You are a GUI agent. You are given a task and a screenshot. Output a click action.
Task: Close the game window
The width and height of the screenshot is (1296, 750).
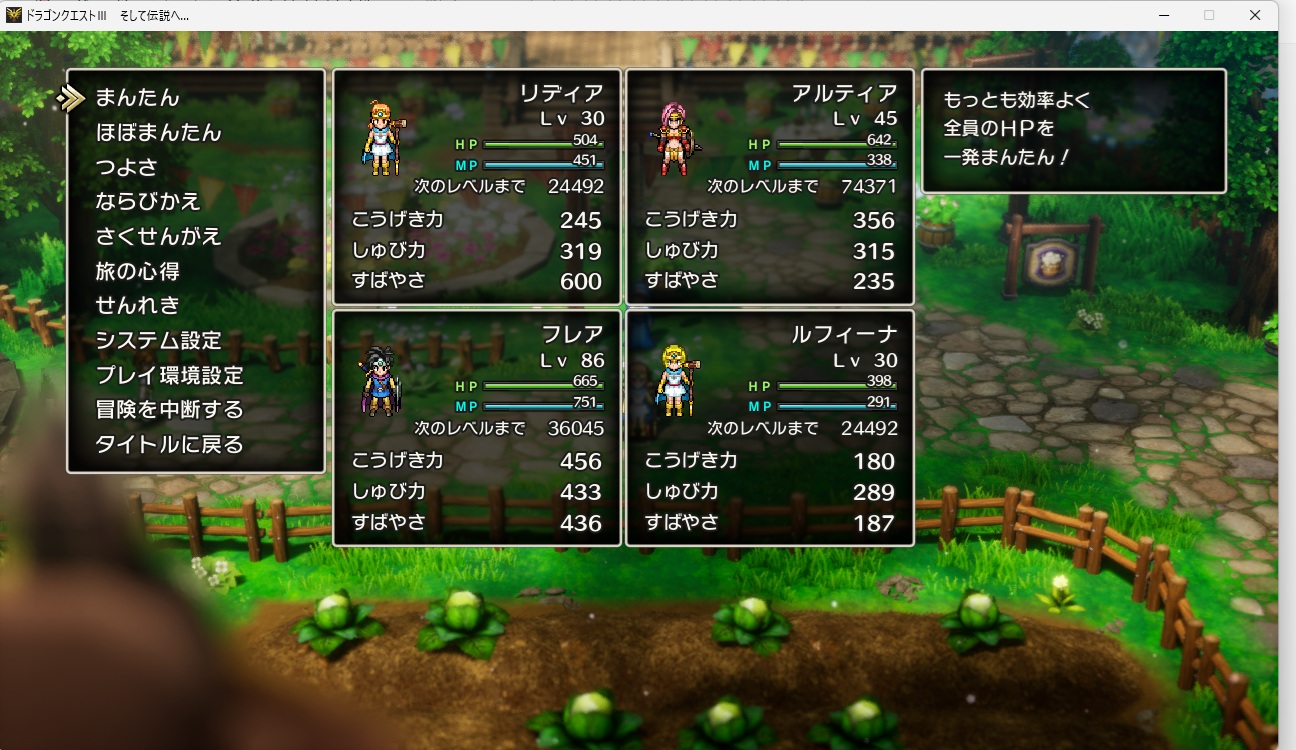[x=1254, y=15]
